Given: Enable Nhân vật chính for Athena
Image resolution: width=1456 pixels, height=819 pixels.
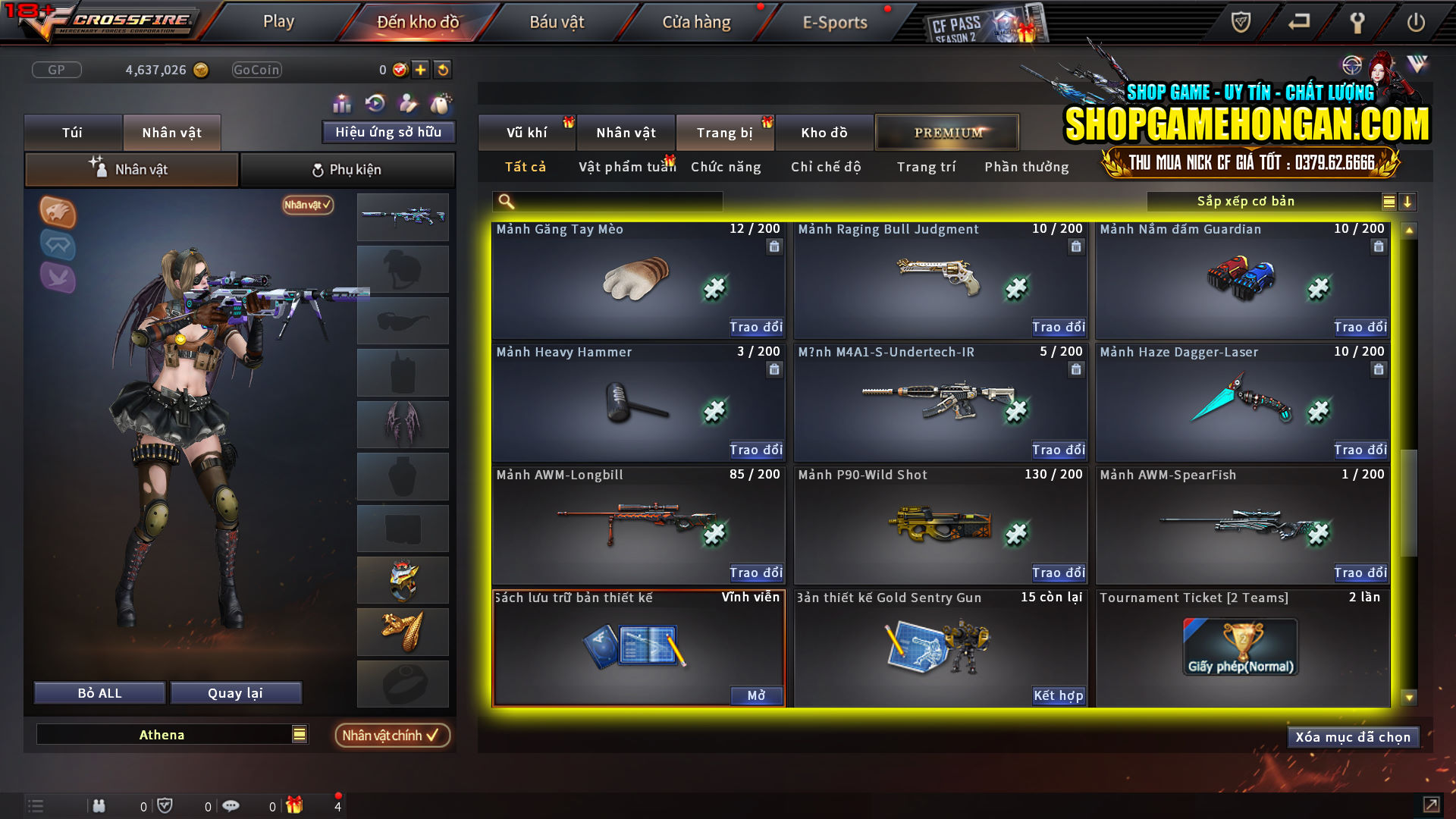Looking at the screenshot, I should [392, 735].
